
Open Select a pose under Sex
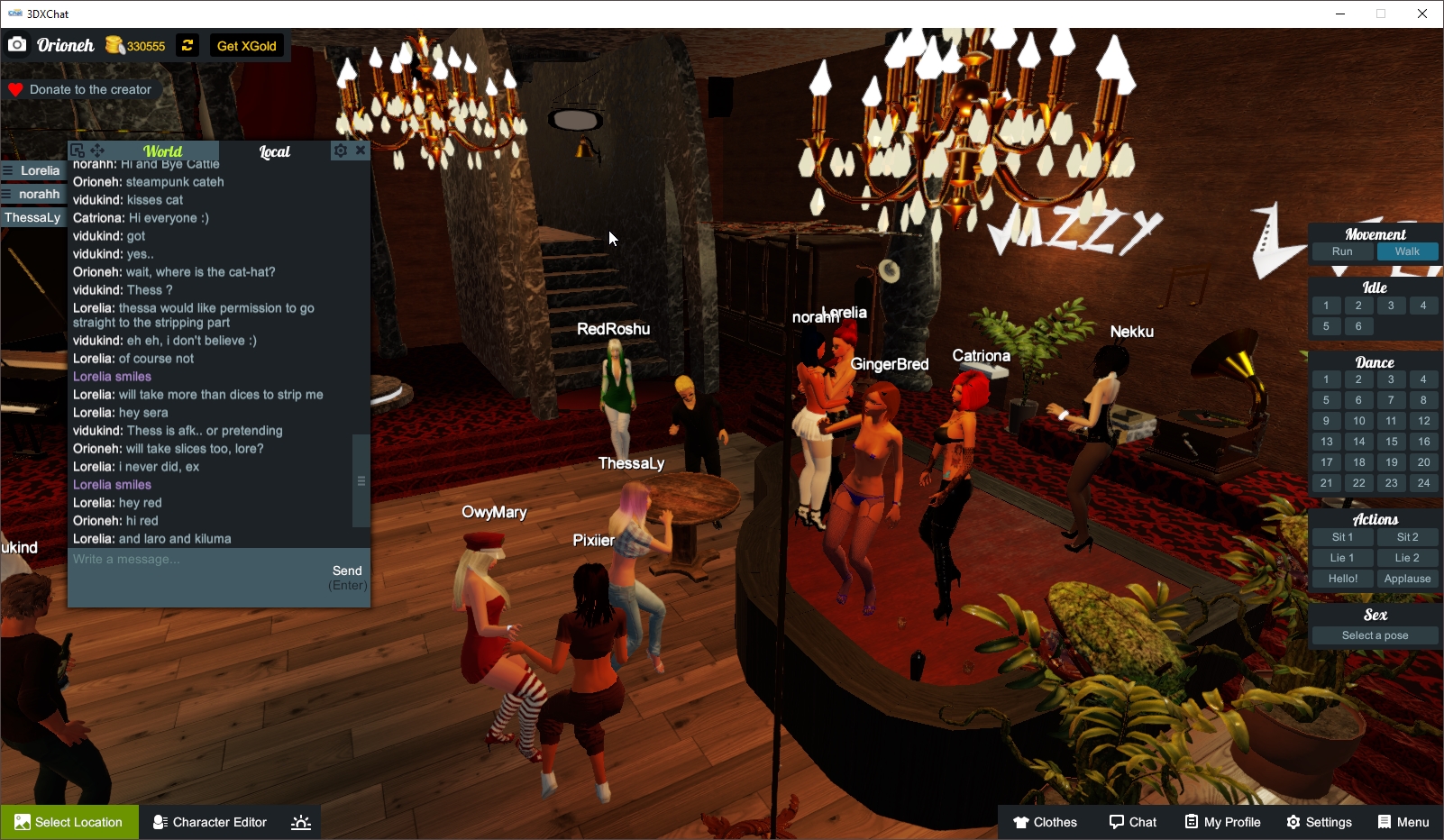click(x=1375, y=635)
